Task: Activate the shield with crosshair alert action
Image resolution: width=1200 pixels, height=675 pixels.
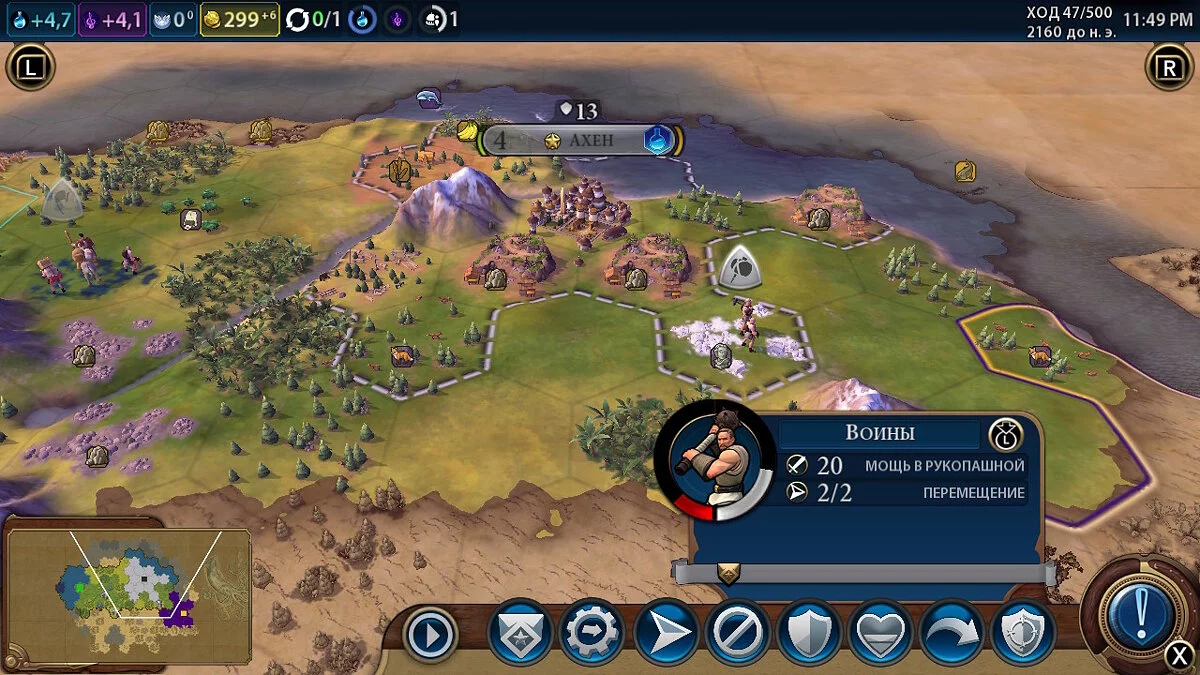Action: 1023,634
